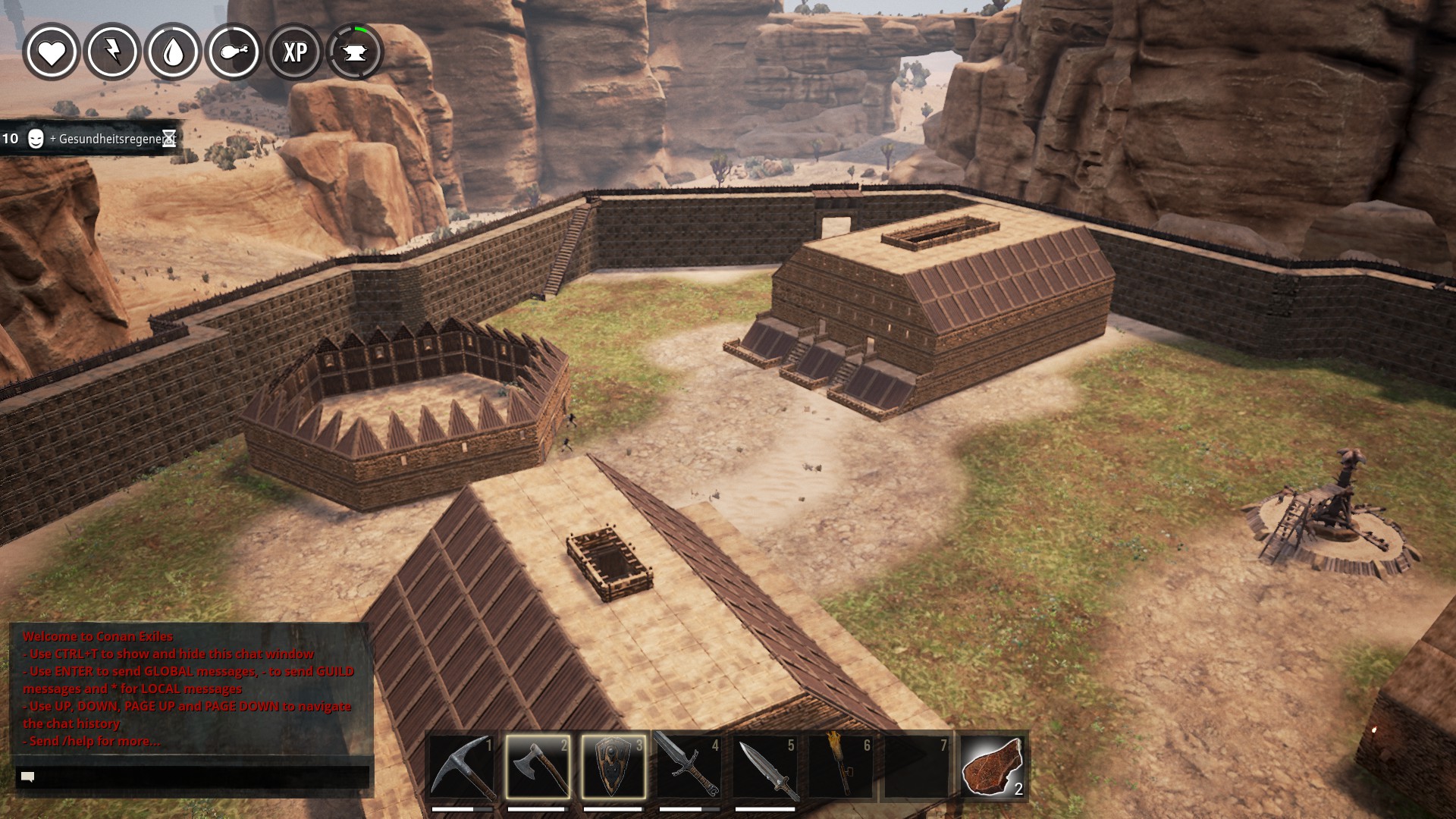The image size is (1456, 819).
Task: Select the longsword in slot 4
Action: (689, 767)
